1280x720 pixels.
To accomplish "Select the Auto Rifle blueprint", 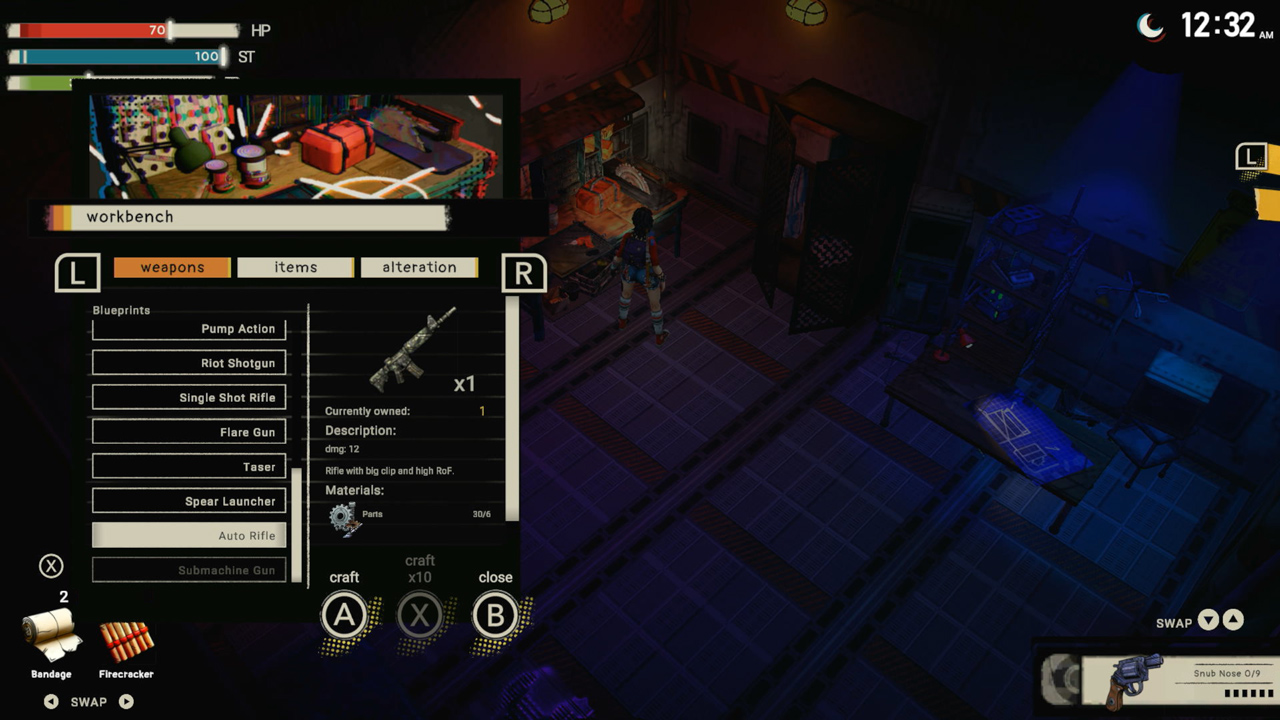I will click(188, 535).
